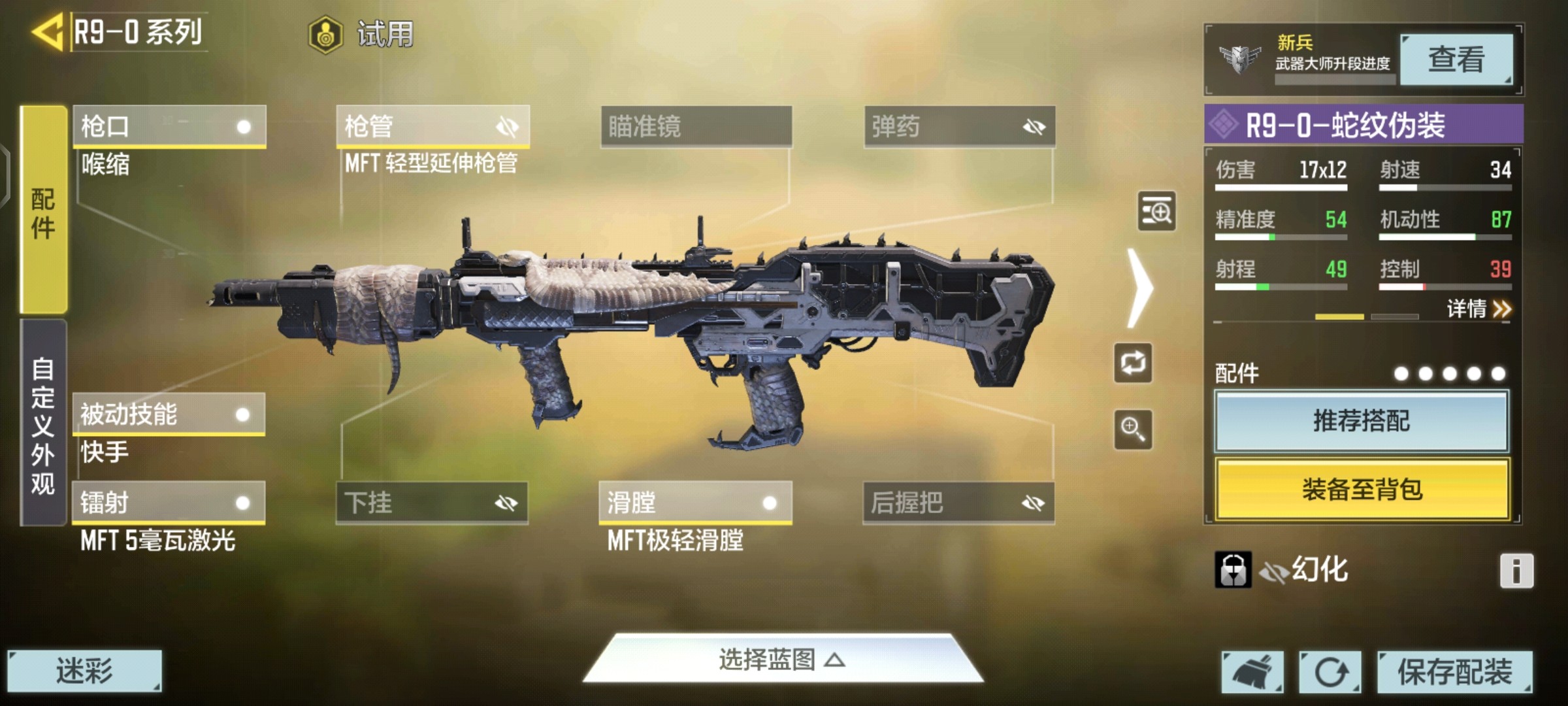Viewport: 1568px width, 706px height.
Task: Open 推荐搭配 recommended loadouts
Action: 1362,421
